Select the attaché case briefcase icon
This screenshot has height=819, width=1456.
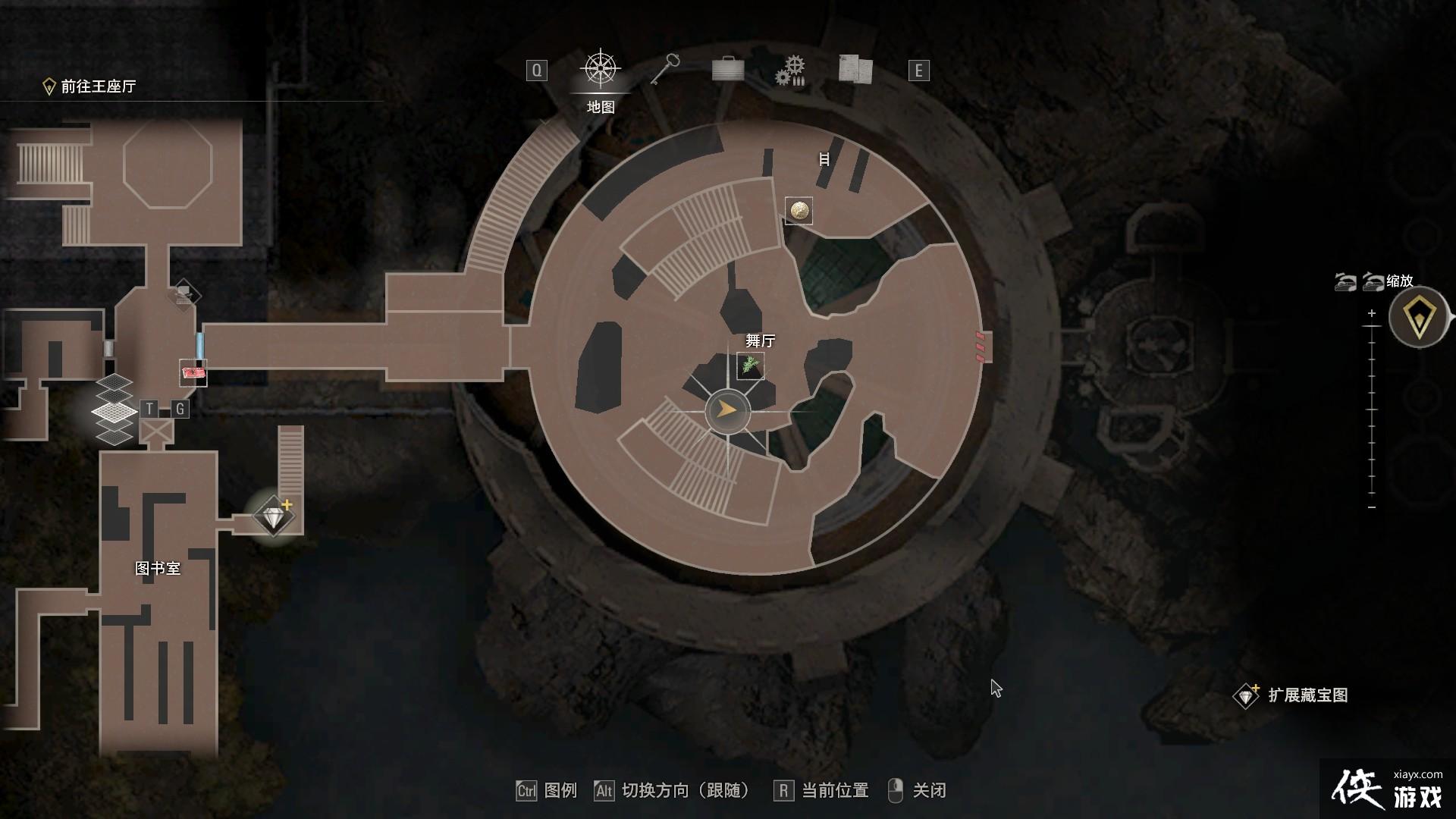[x=727, y=69]
